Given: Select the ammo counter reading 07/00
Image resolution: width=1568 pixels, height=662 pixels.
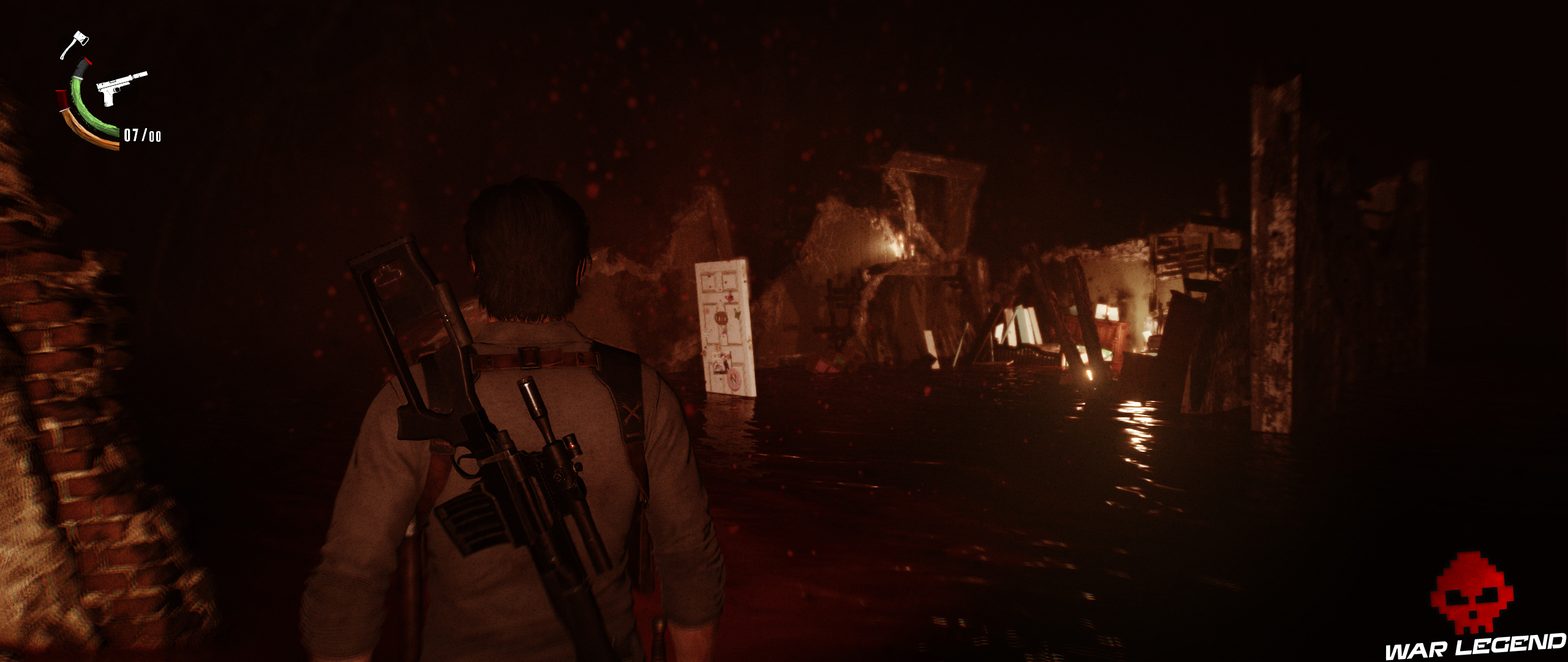Looking at the screenshot, I should [x=142, y=136].
